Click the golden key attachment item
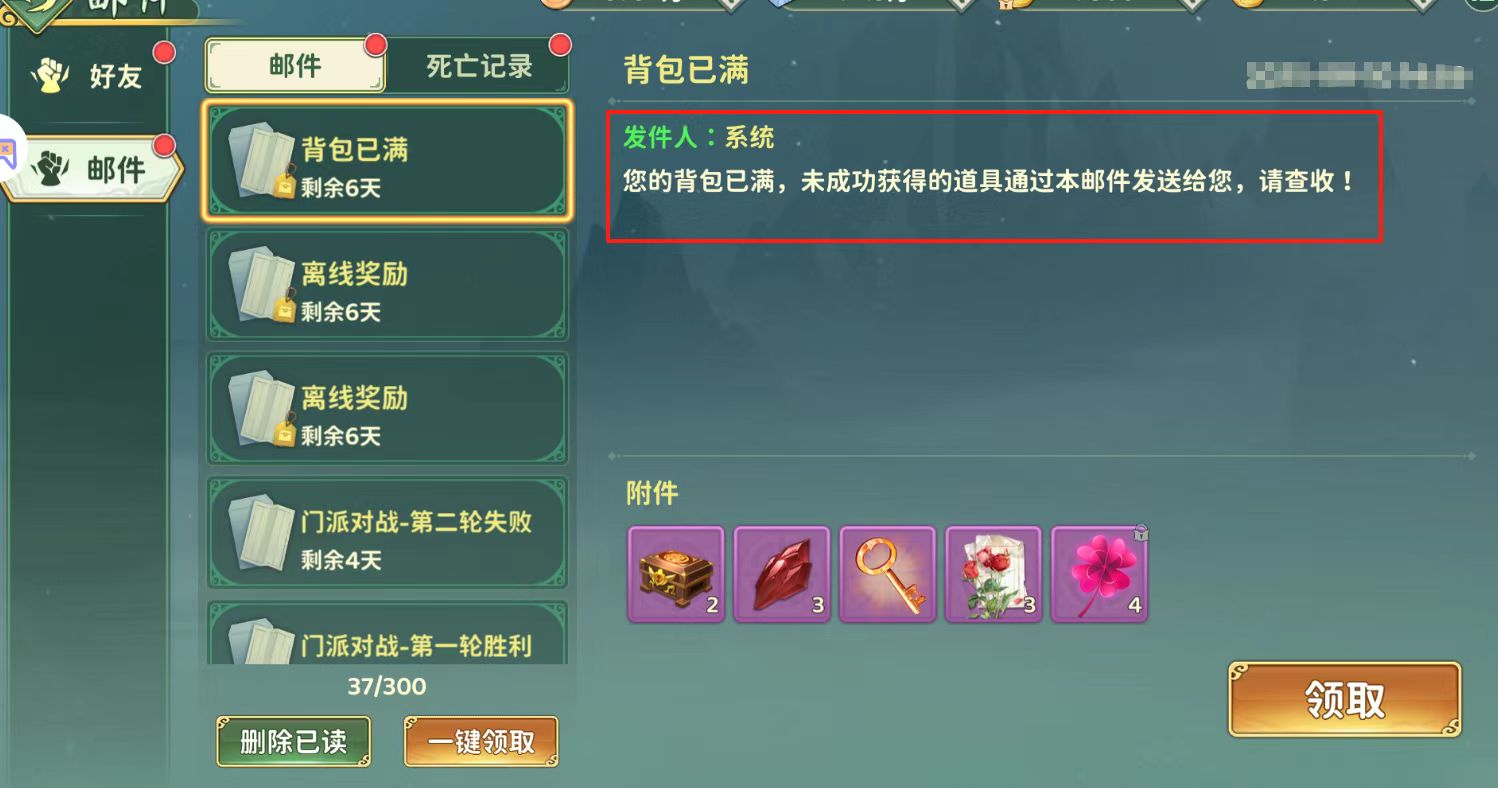Screen dimensions: 1498x788 [x=887, y=573]
